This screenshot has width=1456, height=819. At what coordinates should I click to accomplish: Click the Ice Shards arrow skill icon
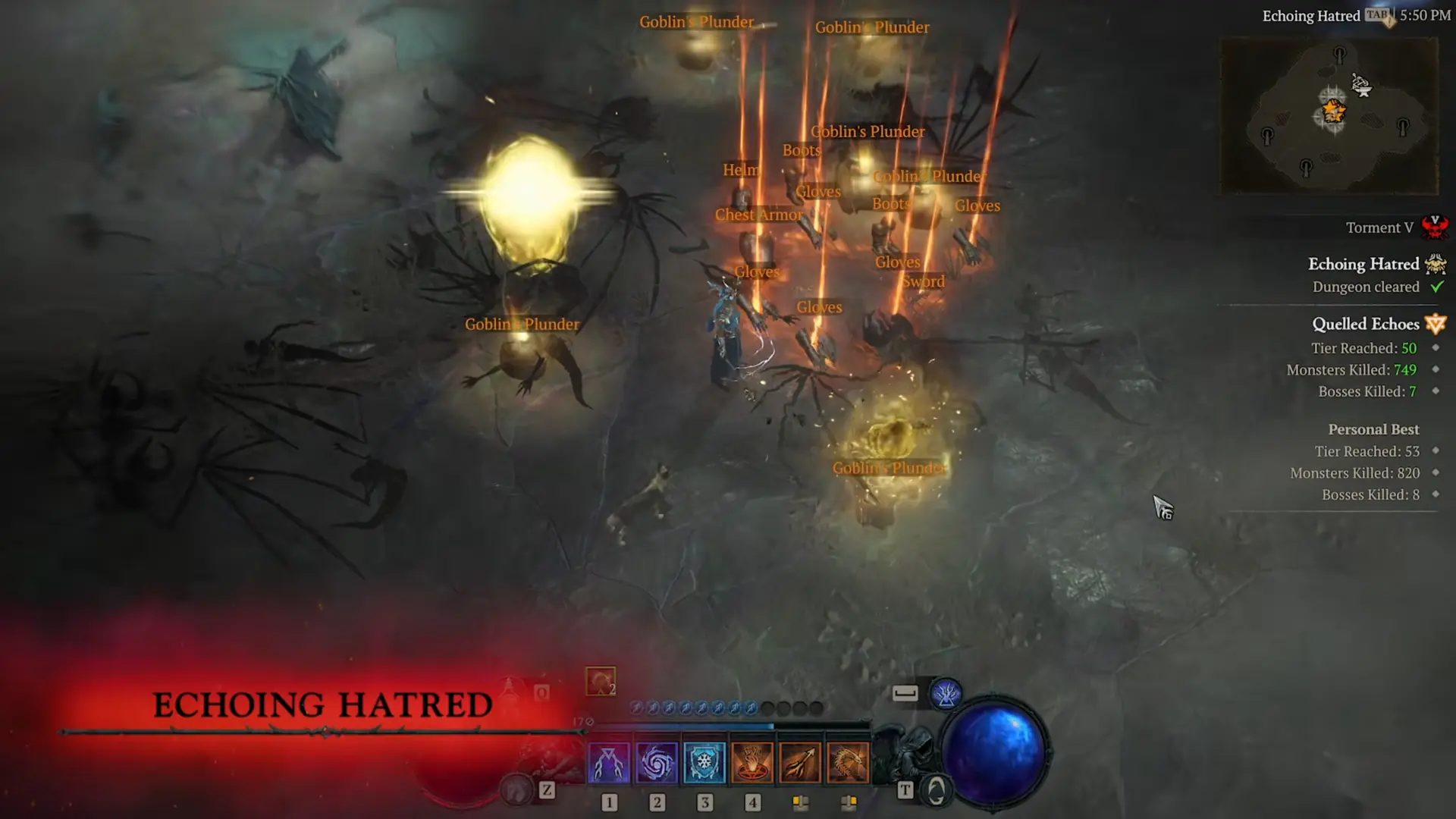[800, 762]
